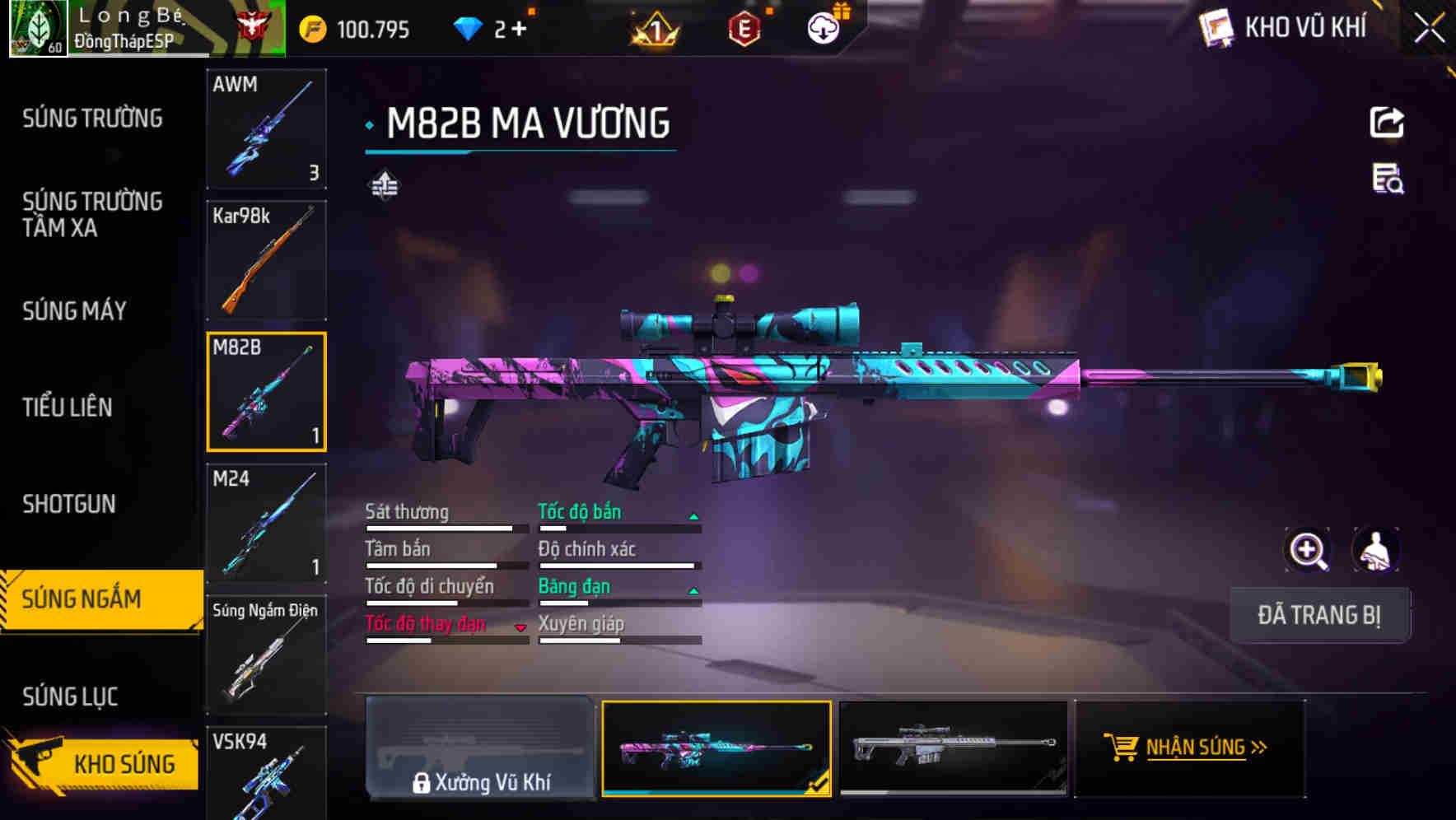Select the weapon upgrade icon below the title

(x=384, y=185)
